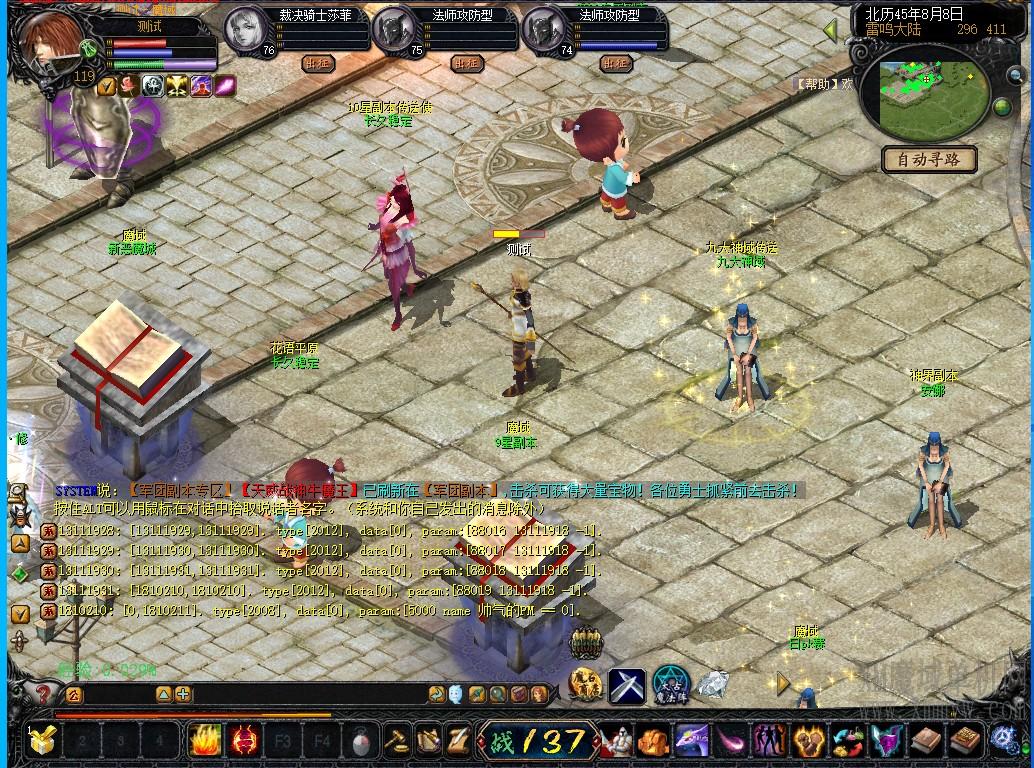This screenshot has height=768, width=1034.
Task: Open the red question mark help button
Action: tap(43, 693)
